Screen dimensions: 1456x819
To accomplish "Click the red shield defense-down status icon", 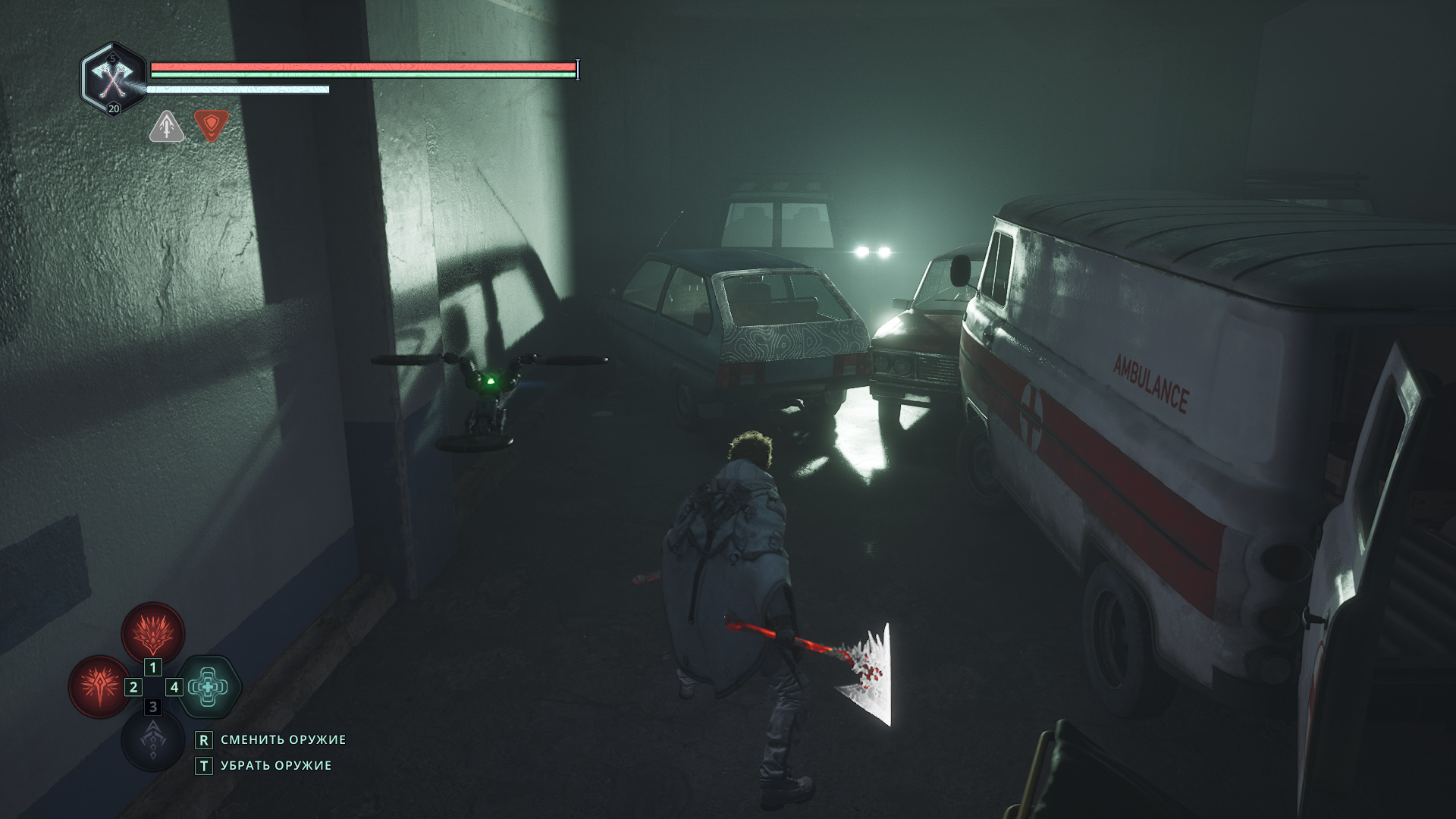I will (211, 125).
